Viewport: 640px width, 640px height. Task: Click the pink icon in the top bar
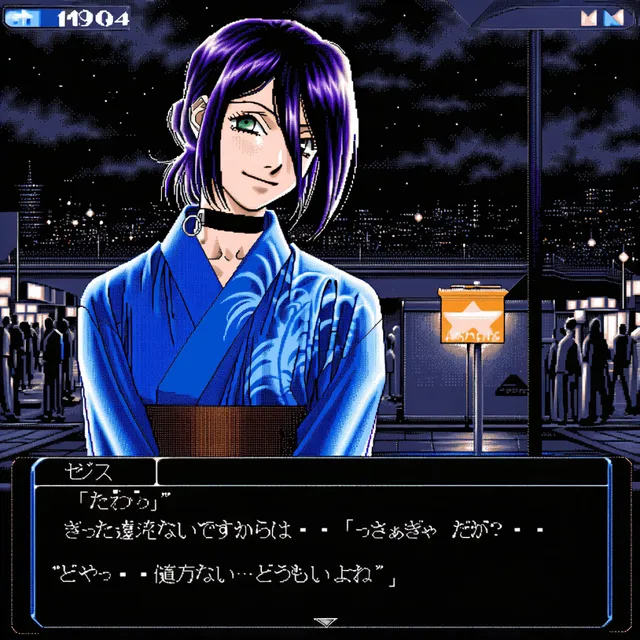tap(589, 17)
